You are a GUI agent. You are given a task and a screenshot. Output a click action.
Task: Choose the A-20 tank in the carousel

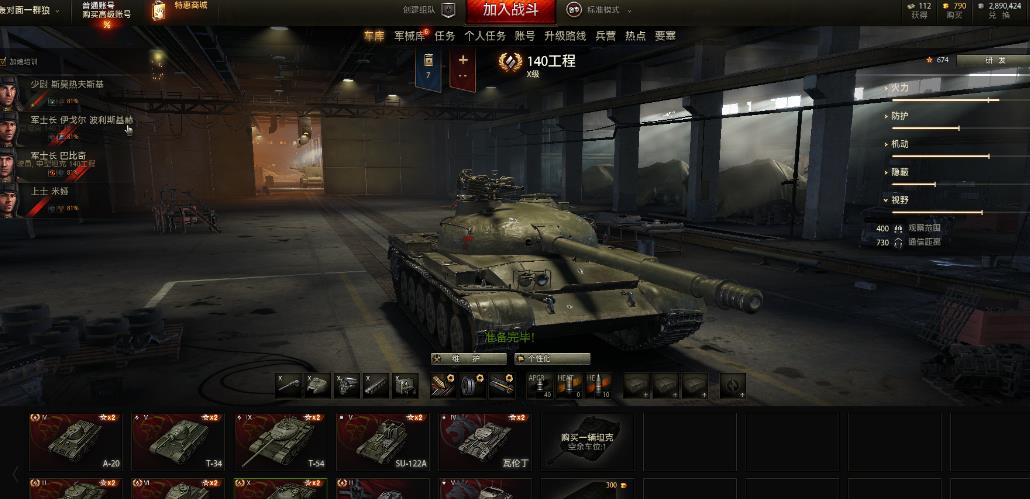pyautogui.click(x=75, y=441)
